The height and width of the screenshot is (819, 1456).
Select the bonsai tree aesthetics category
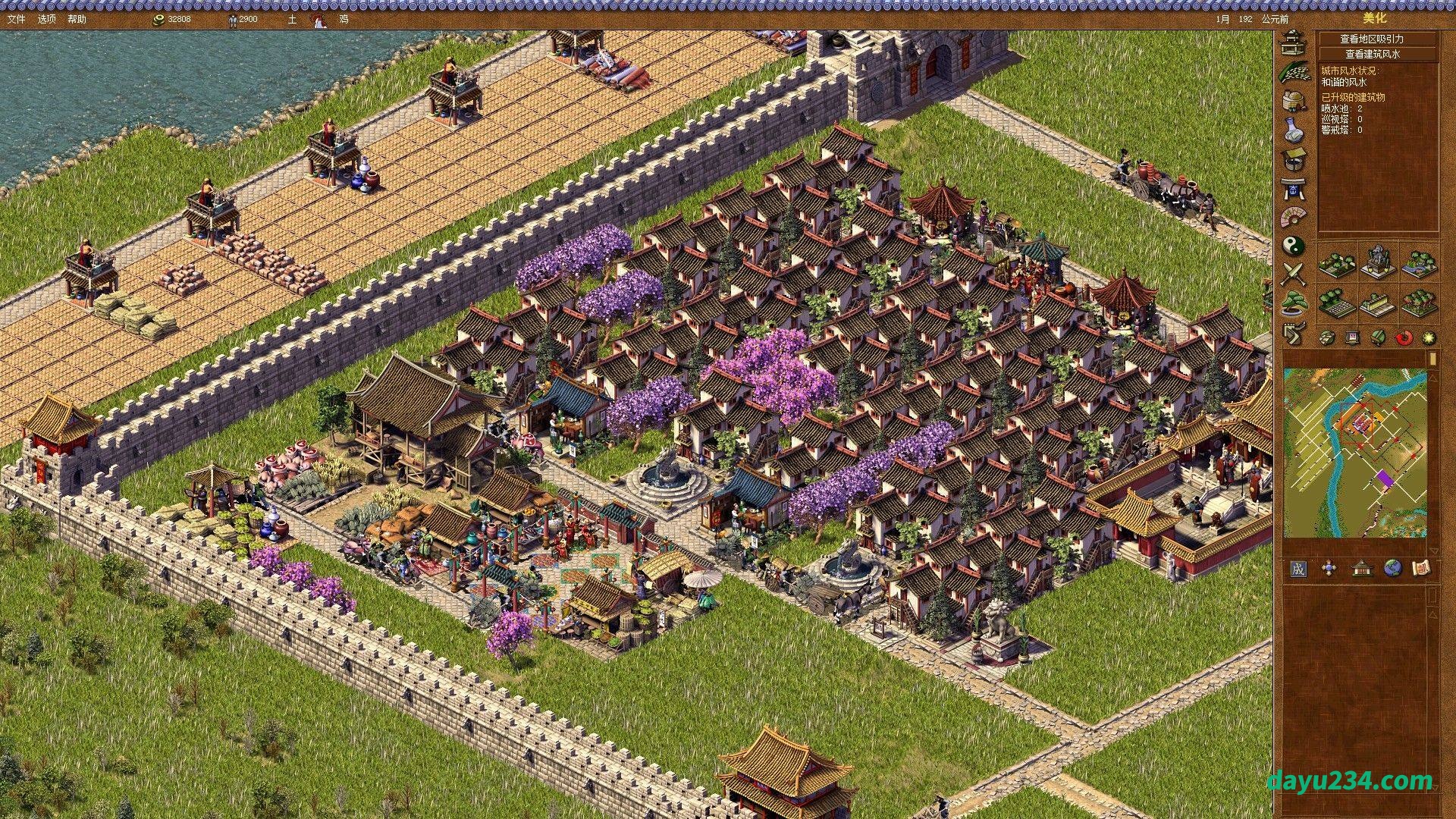1293,304
